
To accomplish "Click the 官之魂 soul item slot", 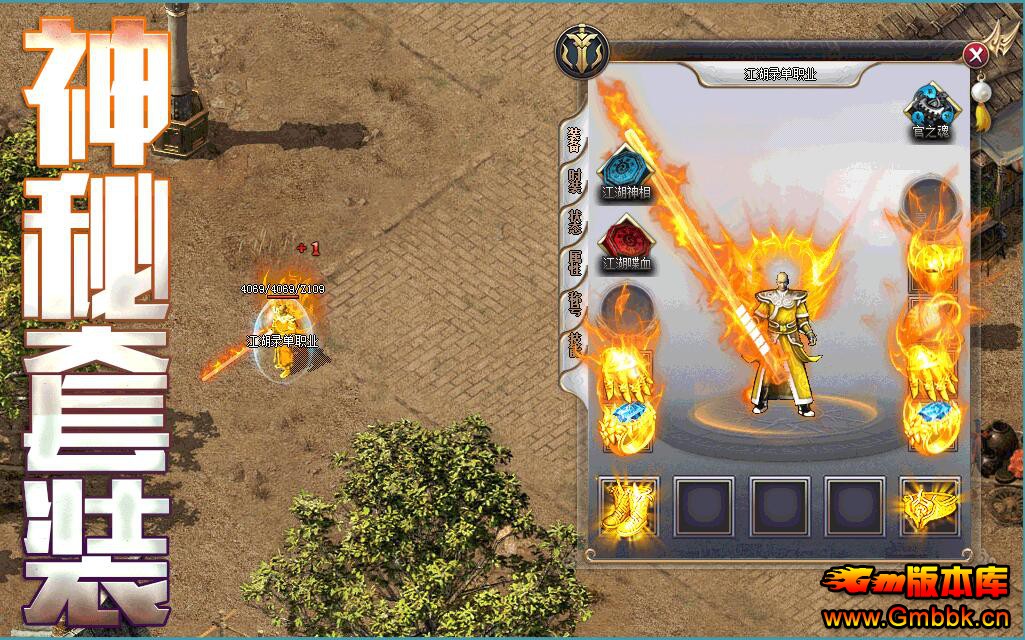I will pos(932,105).
